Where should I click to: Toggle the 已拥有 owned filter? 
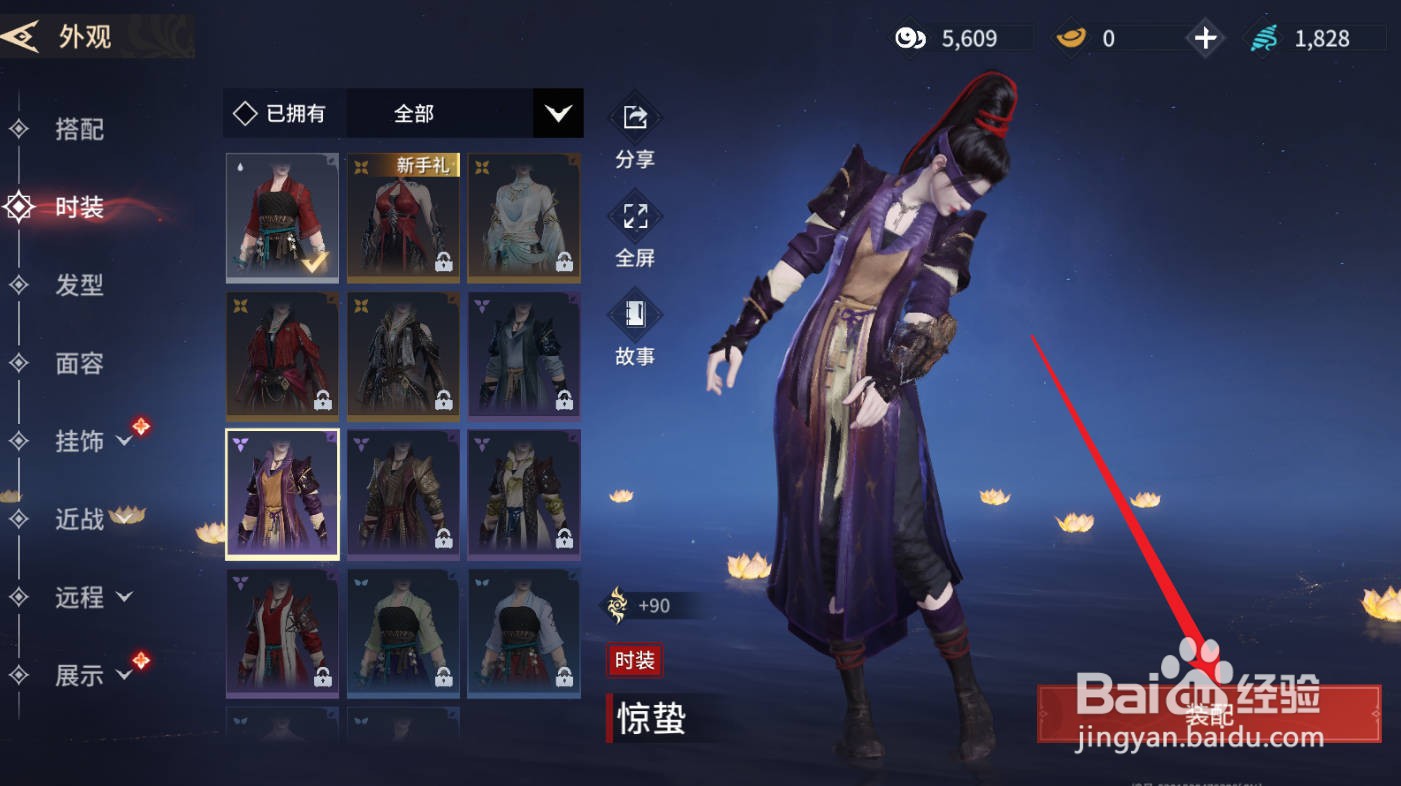click(283, 113)
